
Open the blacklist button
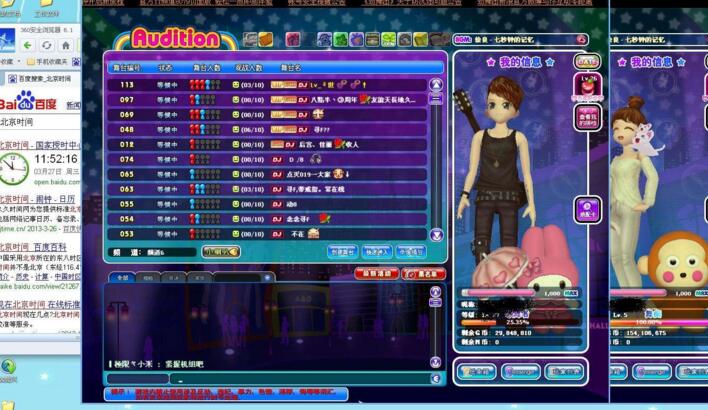(x=427, y=273)
